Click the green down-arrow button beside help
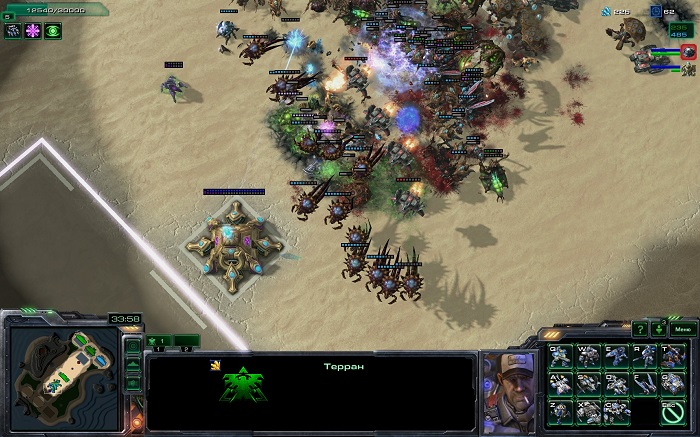 659,329
